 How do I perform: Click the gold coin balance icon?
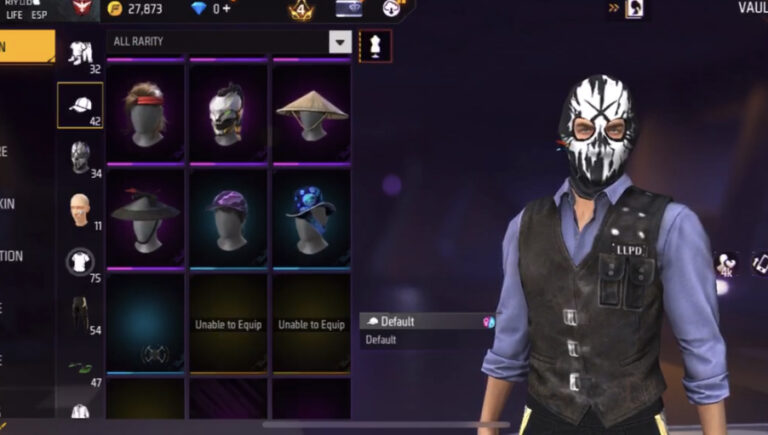click(x=114, y=9)
